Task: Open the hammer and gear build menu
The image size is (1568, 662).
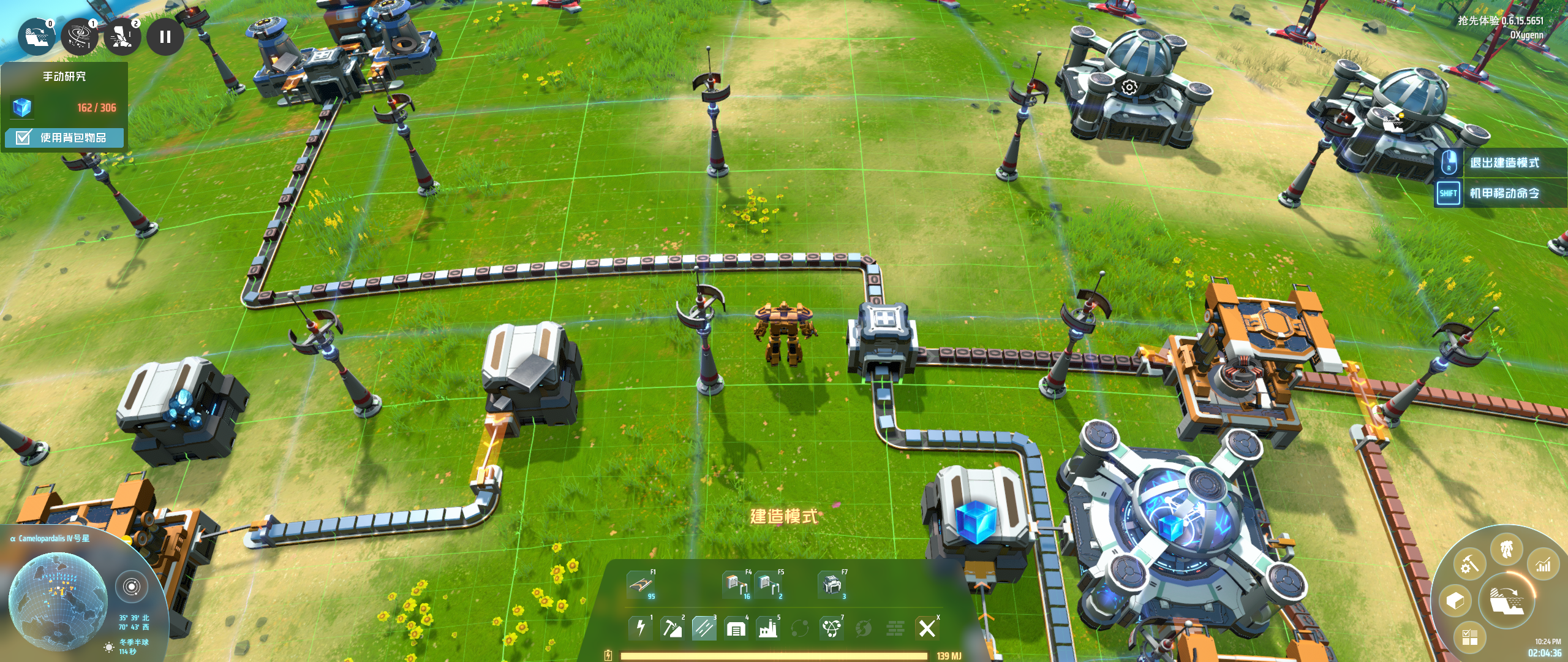Action: (1470, 563)
